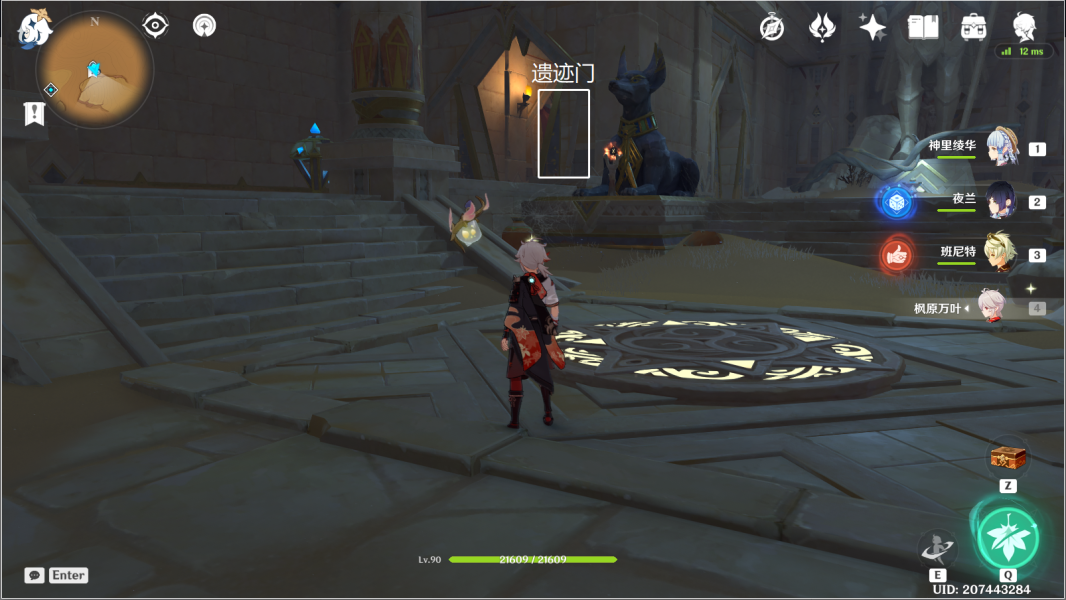This screenshot has height=600, width=1066.
Task: Open the Paimon menu
Action: point(35,28)
